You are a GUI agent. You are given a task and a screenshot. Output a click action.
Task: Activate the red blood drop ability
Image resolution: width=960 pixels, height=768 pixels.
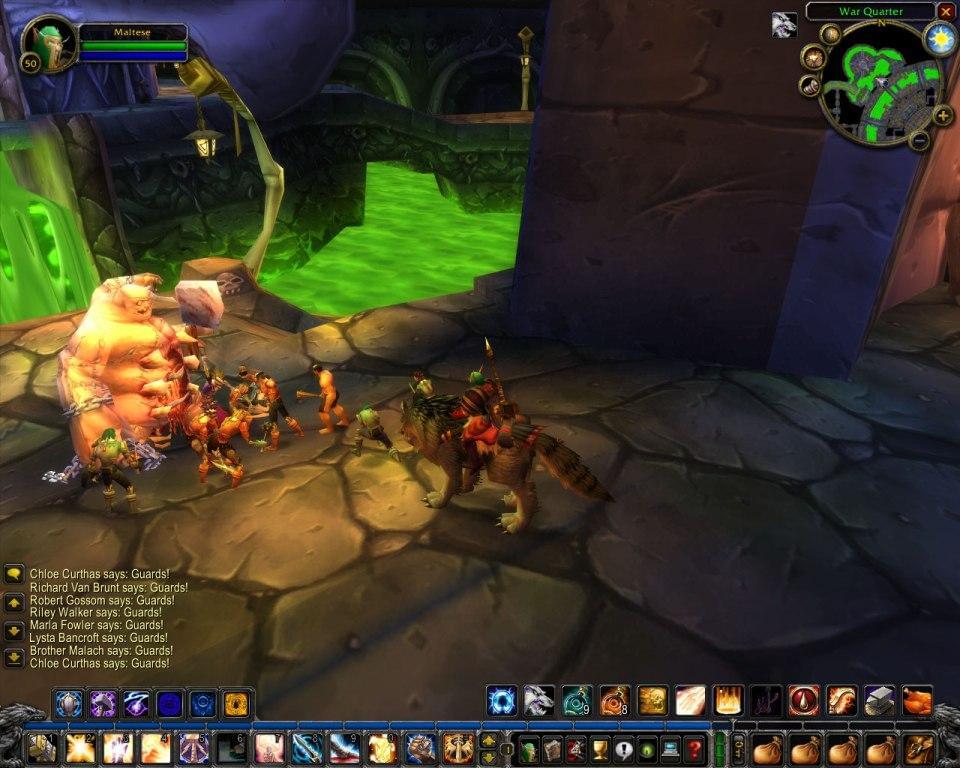pos(803,701)
